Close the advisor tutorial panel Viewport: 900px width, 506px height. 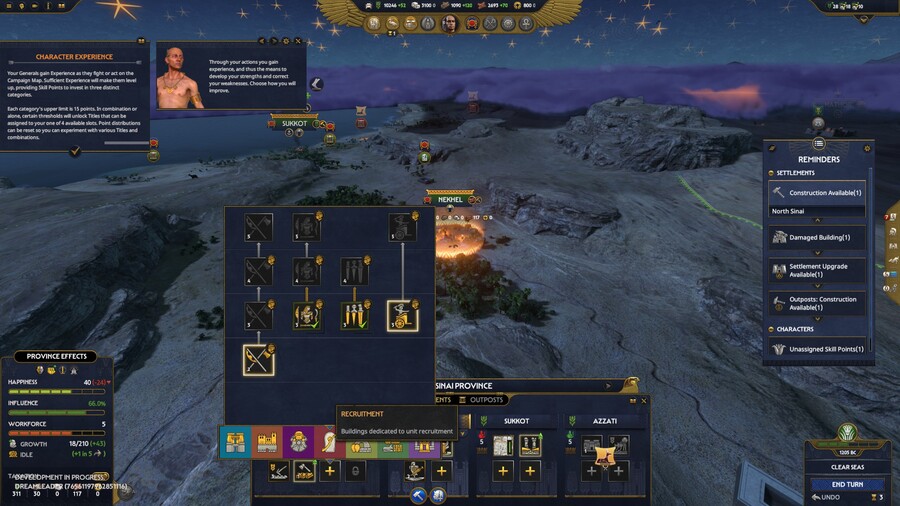[x=298, y=41]
